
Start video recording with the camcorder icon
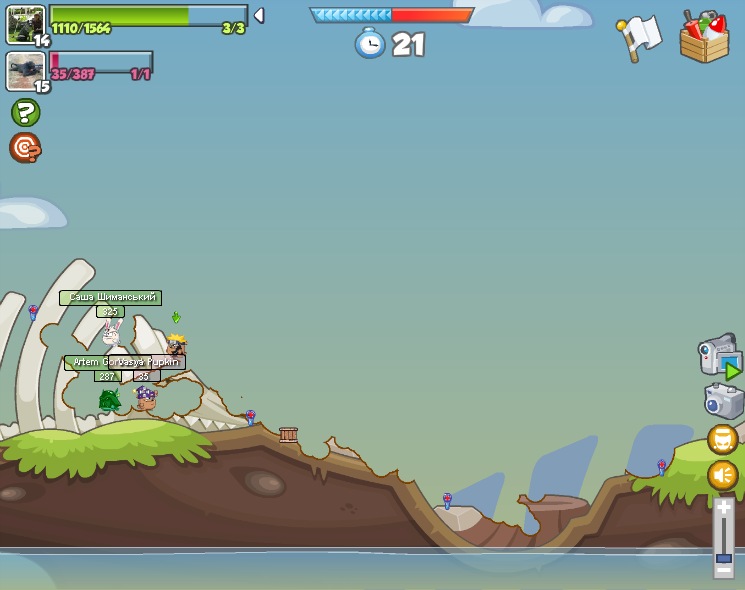pyautogui.click(x=720, y=358)
